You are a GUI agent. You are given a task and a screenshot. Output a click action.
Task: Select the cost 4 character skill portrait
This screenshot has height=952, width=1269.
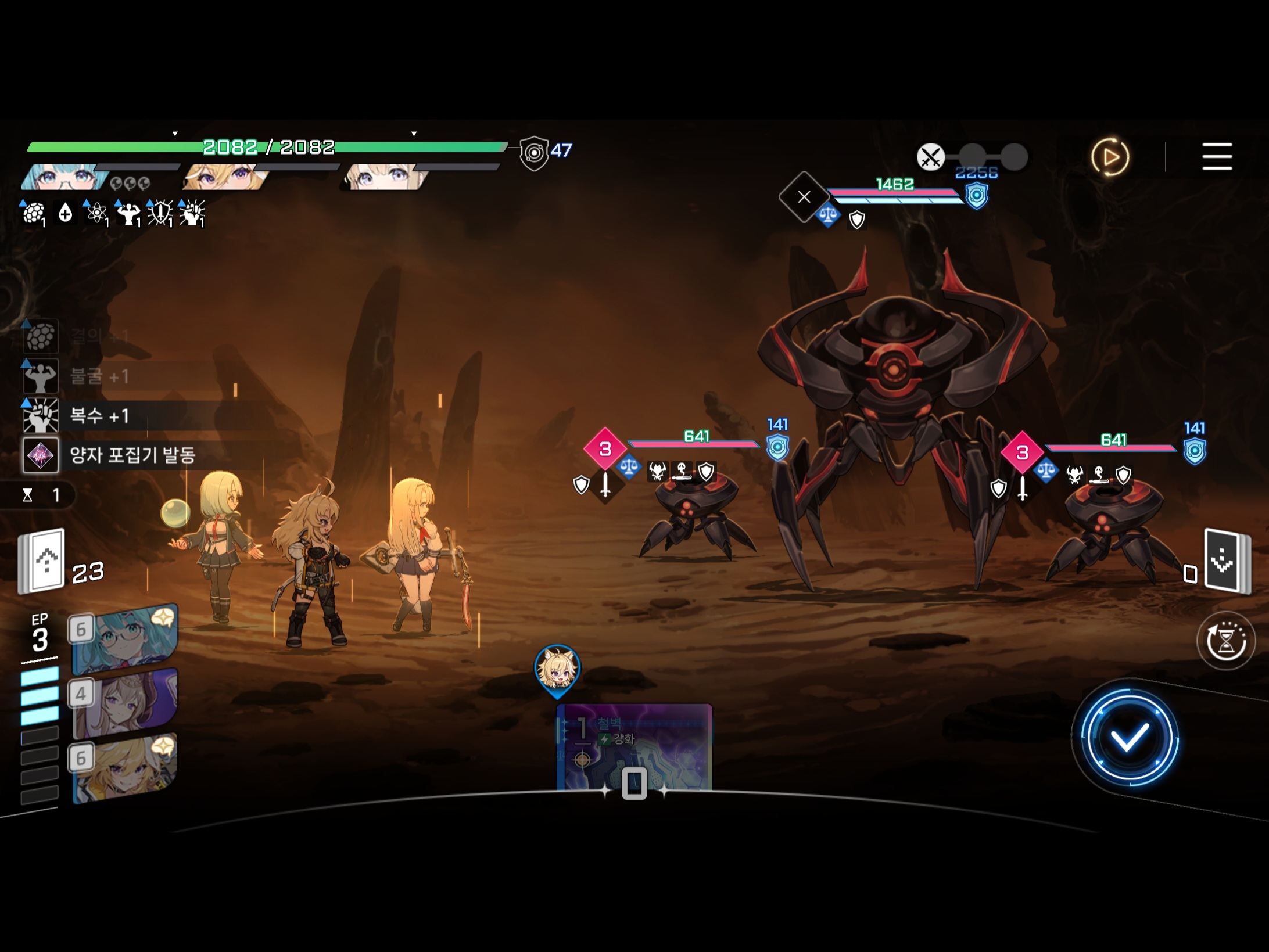pyautogui.click(x=125, y=703)
